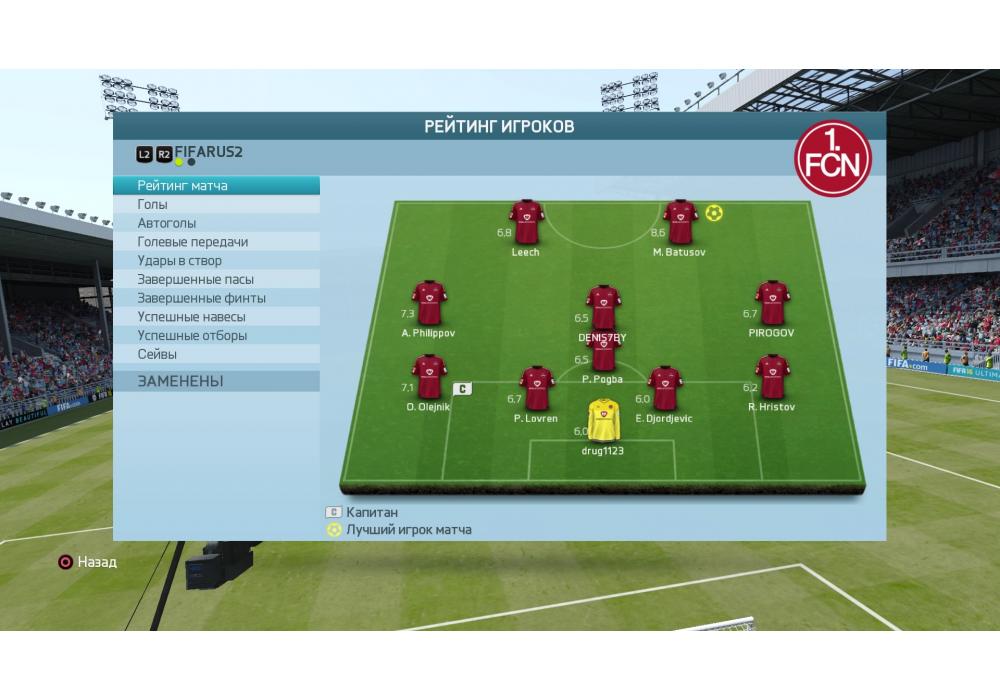The height and width of the screenshot is (700, 1000).
Task: Select P. Lovren's shirt
Action: 536,388
